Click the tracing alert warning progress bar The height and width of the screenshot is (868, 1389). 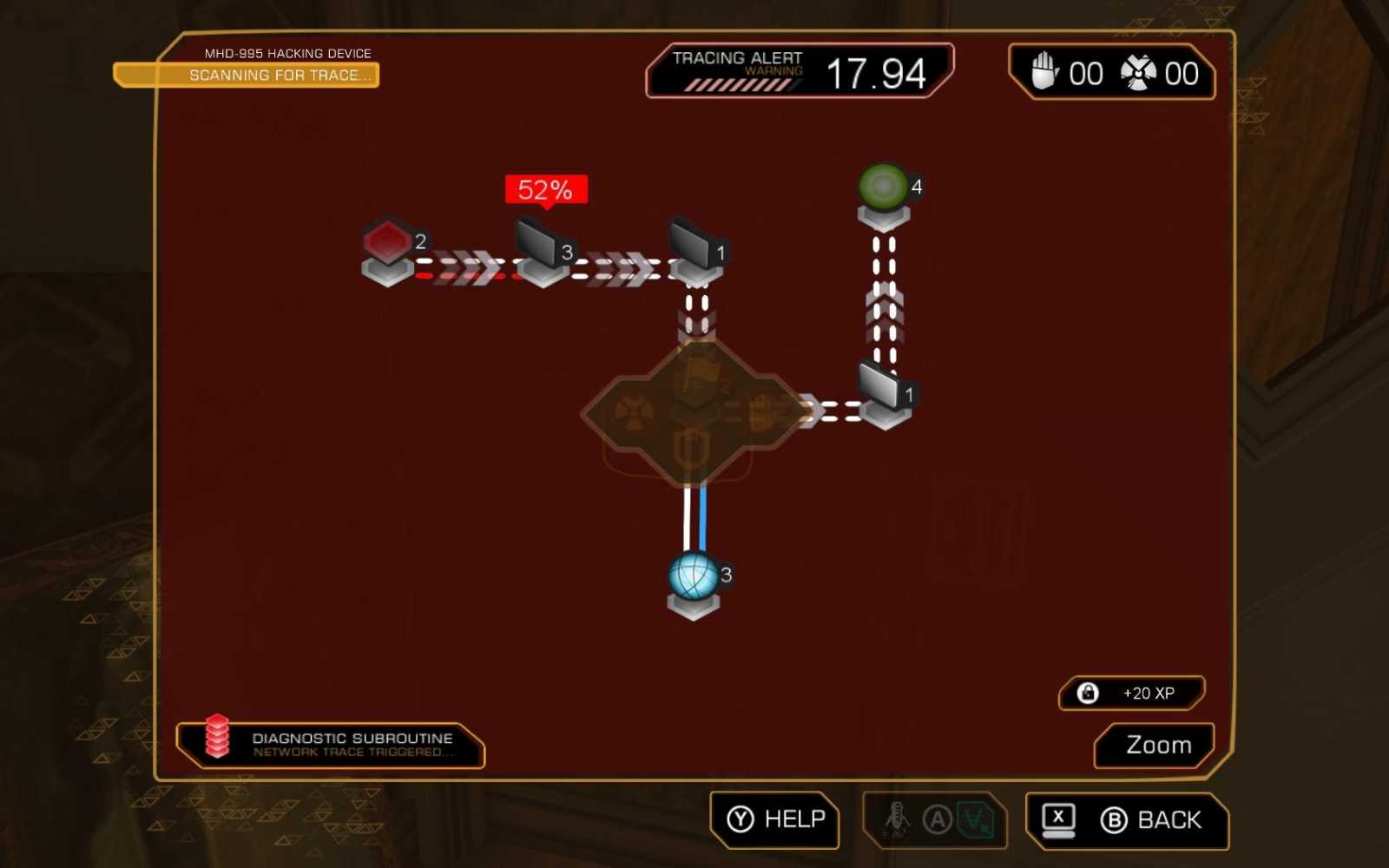click(739, 85)
